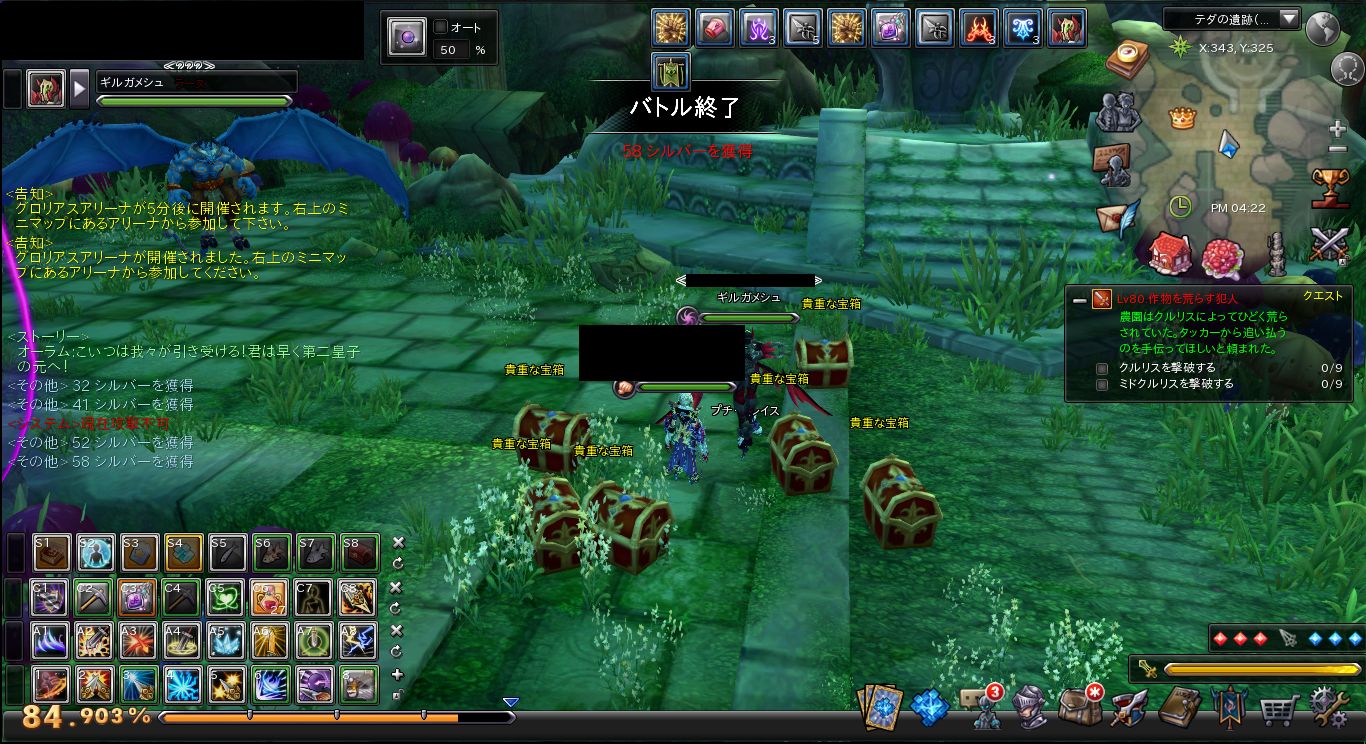Use the C6 pink potion slot
The image size is (1366, 744).
tap(269, 597)
